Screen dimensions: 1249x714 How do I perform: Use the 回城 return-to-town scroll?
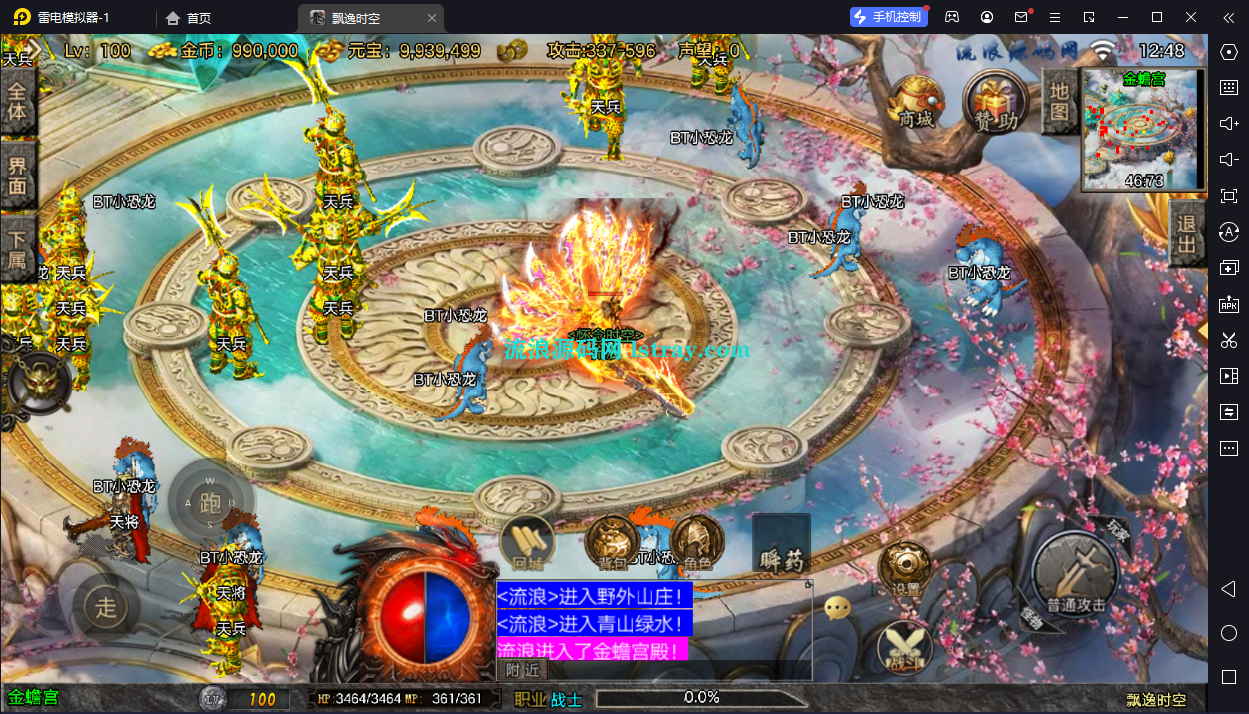click(526, 545)
